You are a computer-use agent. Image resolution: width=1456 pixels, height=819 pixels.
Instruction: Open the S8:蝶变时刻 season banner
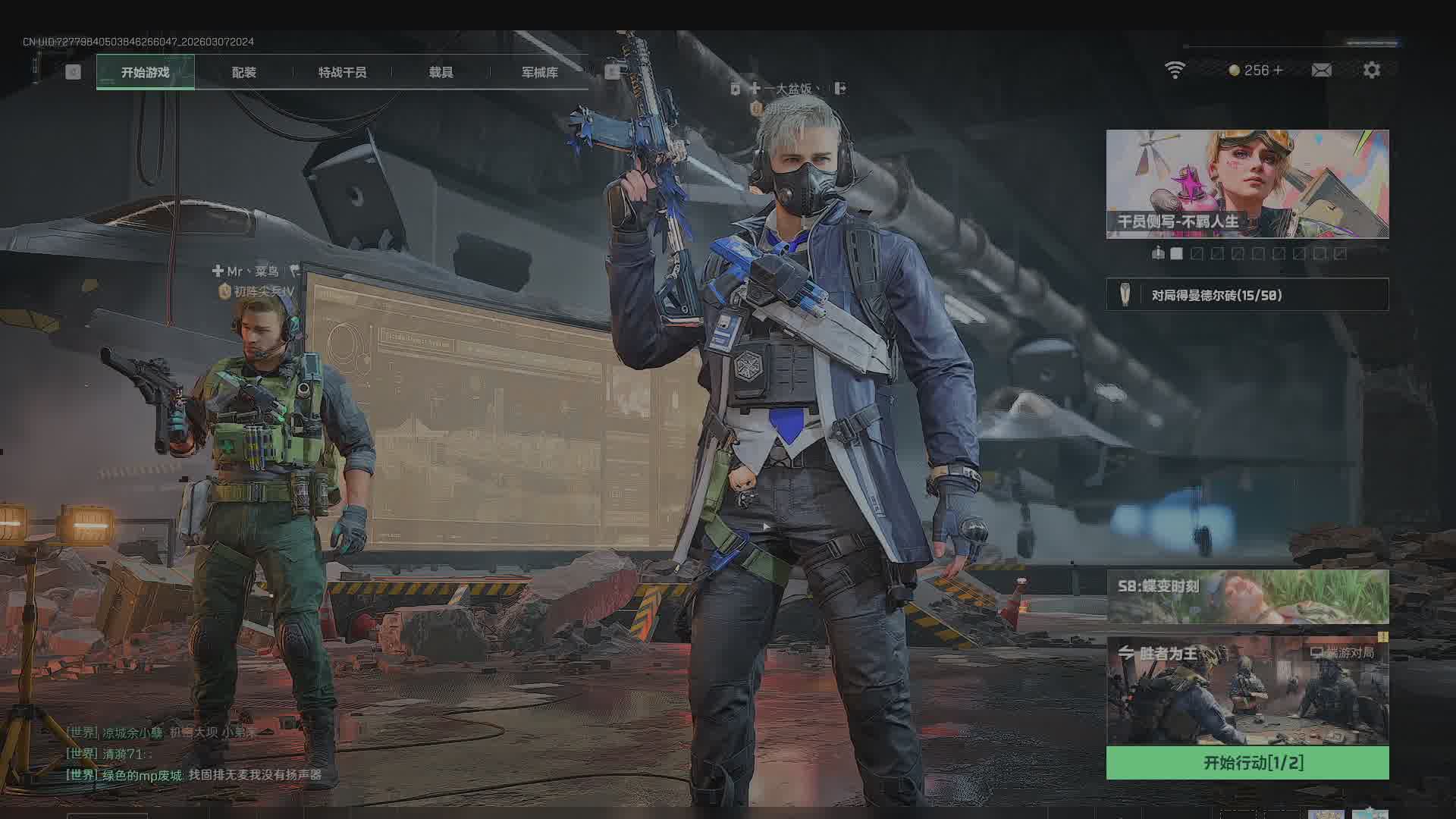tap(1247, 597)
